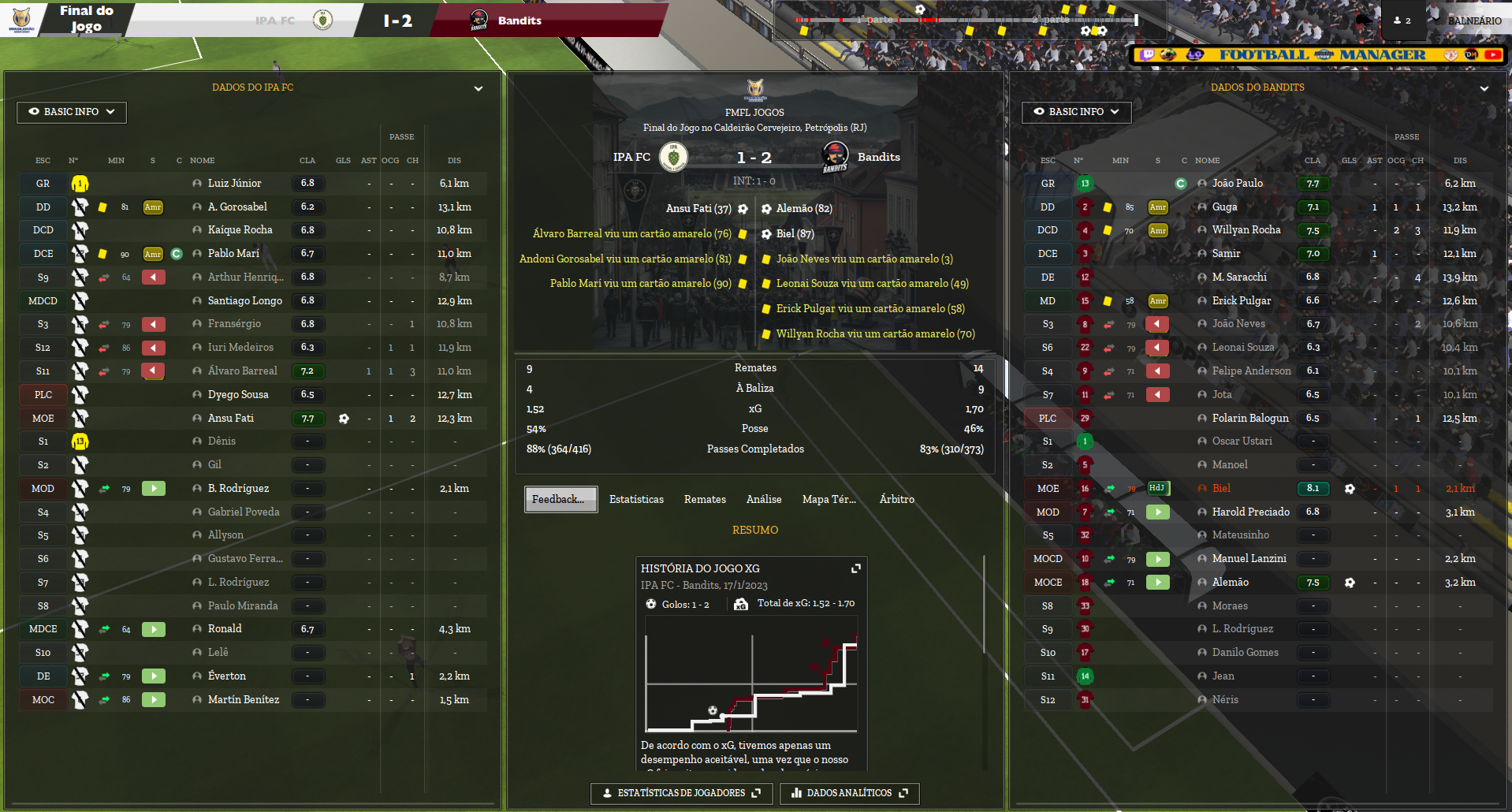Viewport: 1512px width, 812px height.
Task: Open Bandits Basic Info dropdown
Action: click(1076, 112)
